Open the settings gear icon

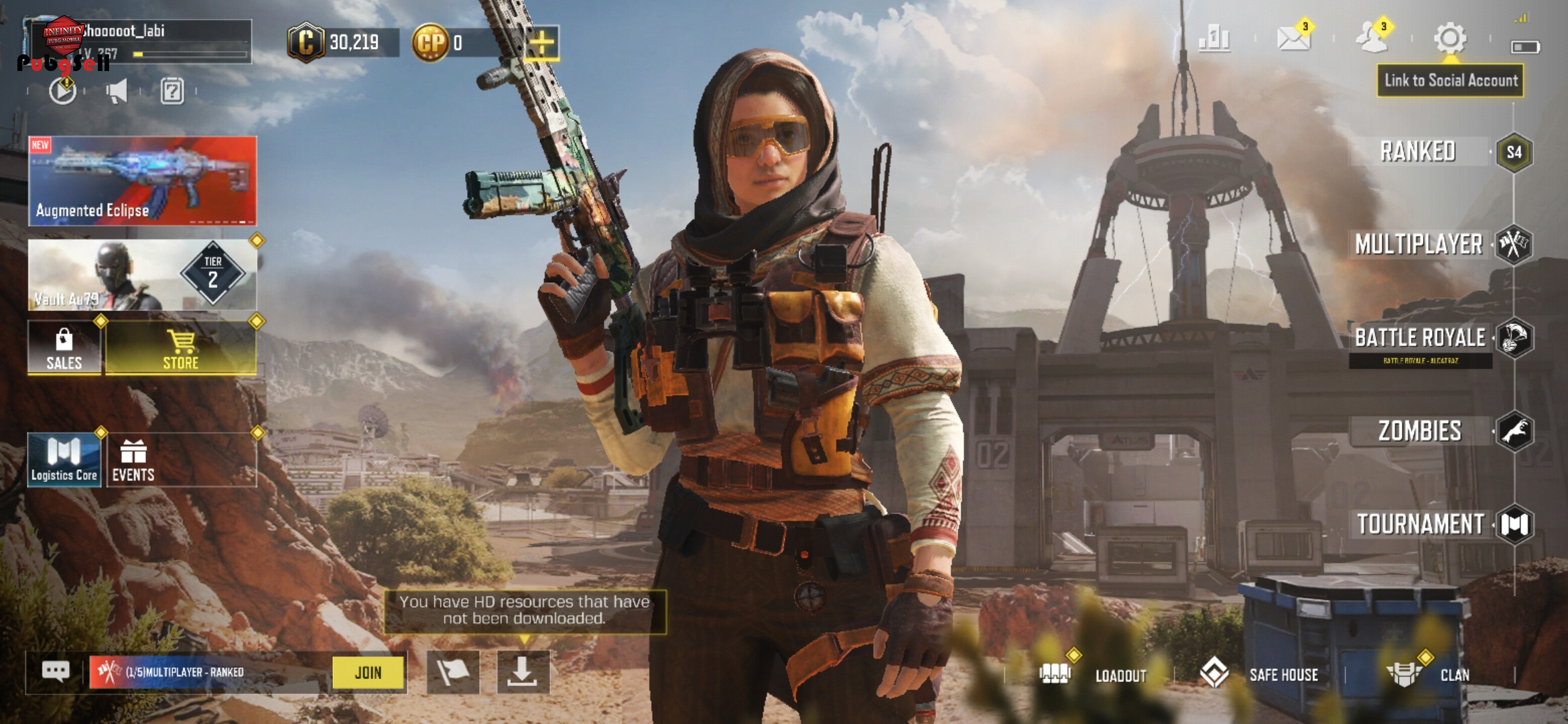pos(1450,39)
